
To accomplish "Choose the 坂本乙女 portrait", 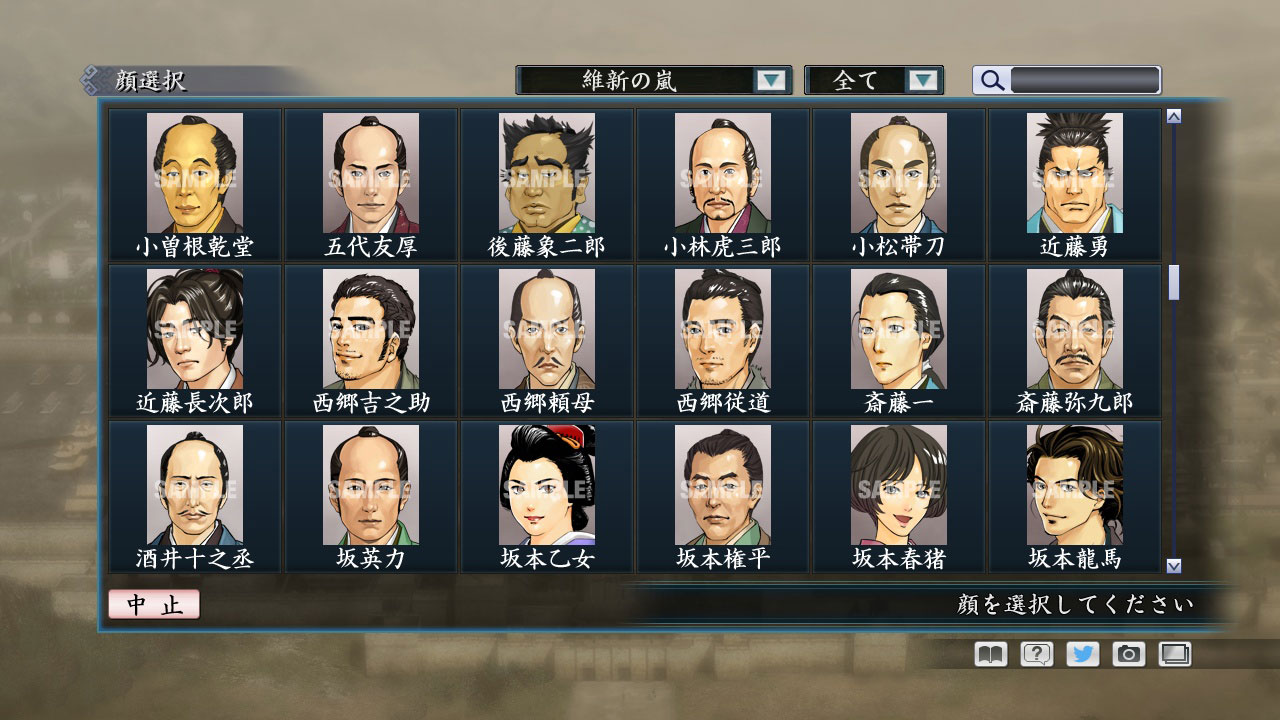I will click(546, 485).
